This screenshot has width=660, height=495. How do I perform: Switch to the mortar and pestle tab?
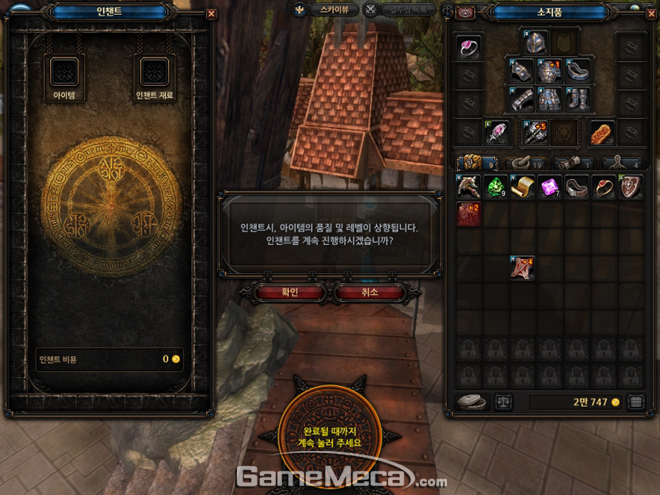click(520, 162)
